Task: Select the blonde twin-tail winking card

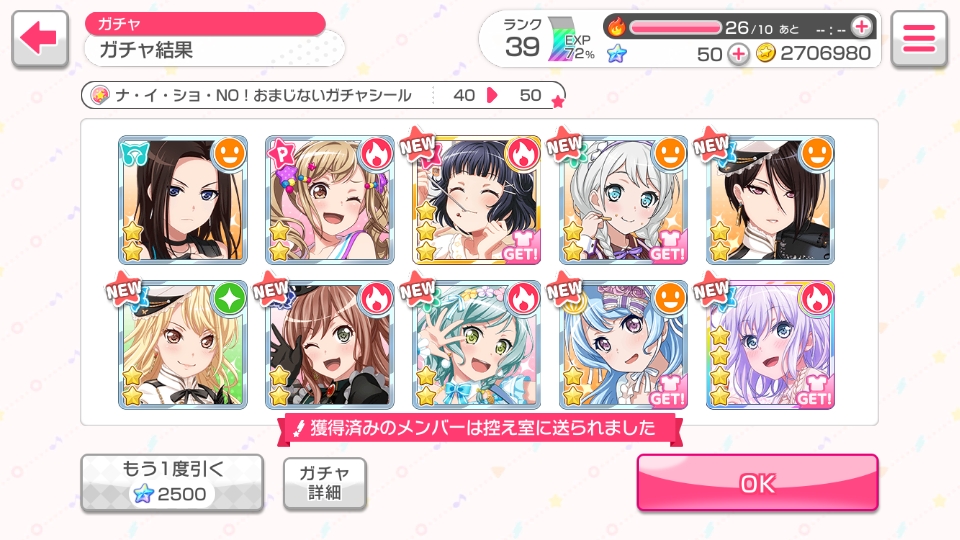Action: tap(329, 200)
